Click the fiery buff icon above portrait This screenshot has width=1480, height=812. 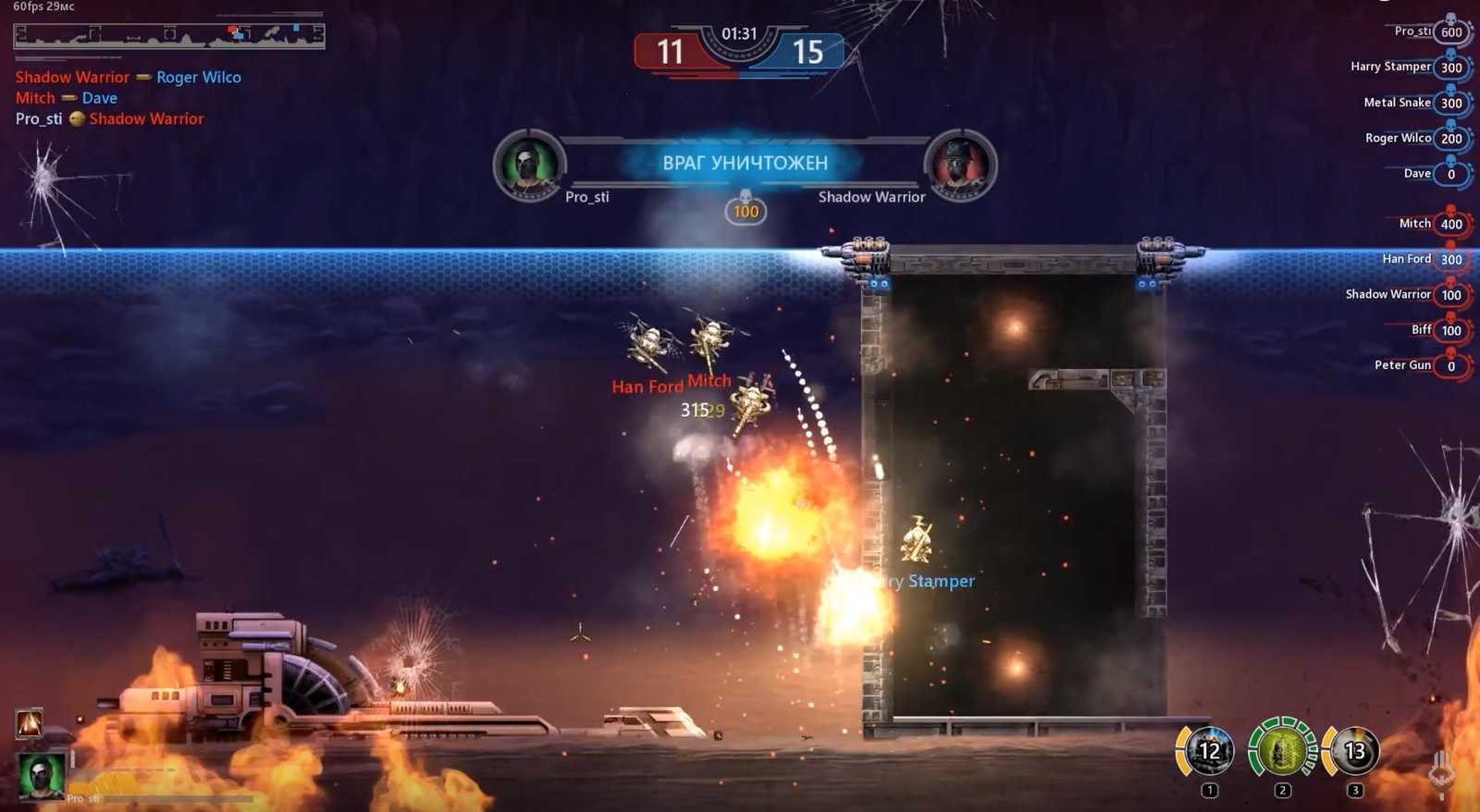click(x=29, y=722)
